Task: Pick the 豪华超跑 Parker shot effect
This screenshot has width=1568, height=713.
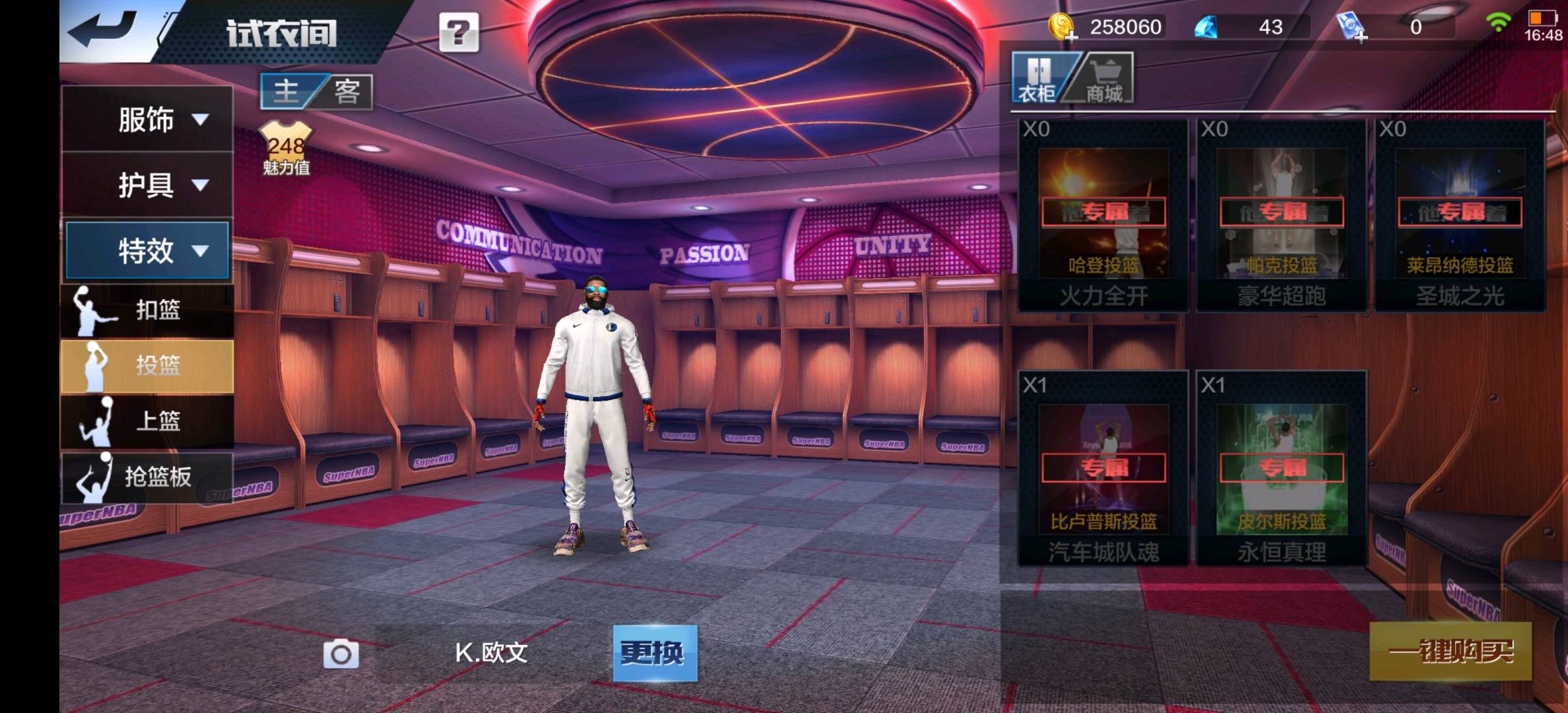Action: click(1282, 215)
